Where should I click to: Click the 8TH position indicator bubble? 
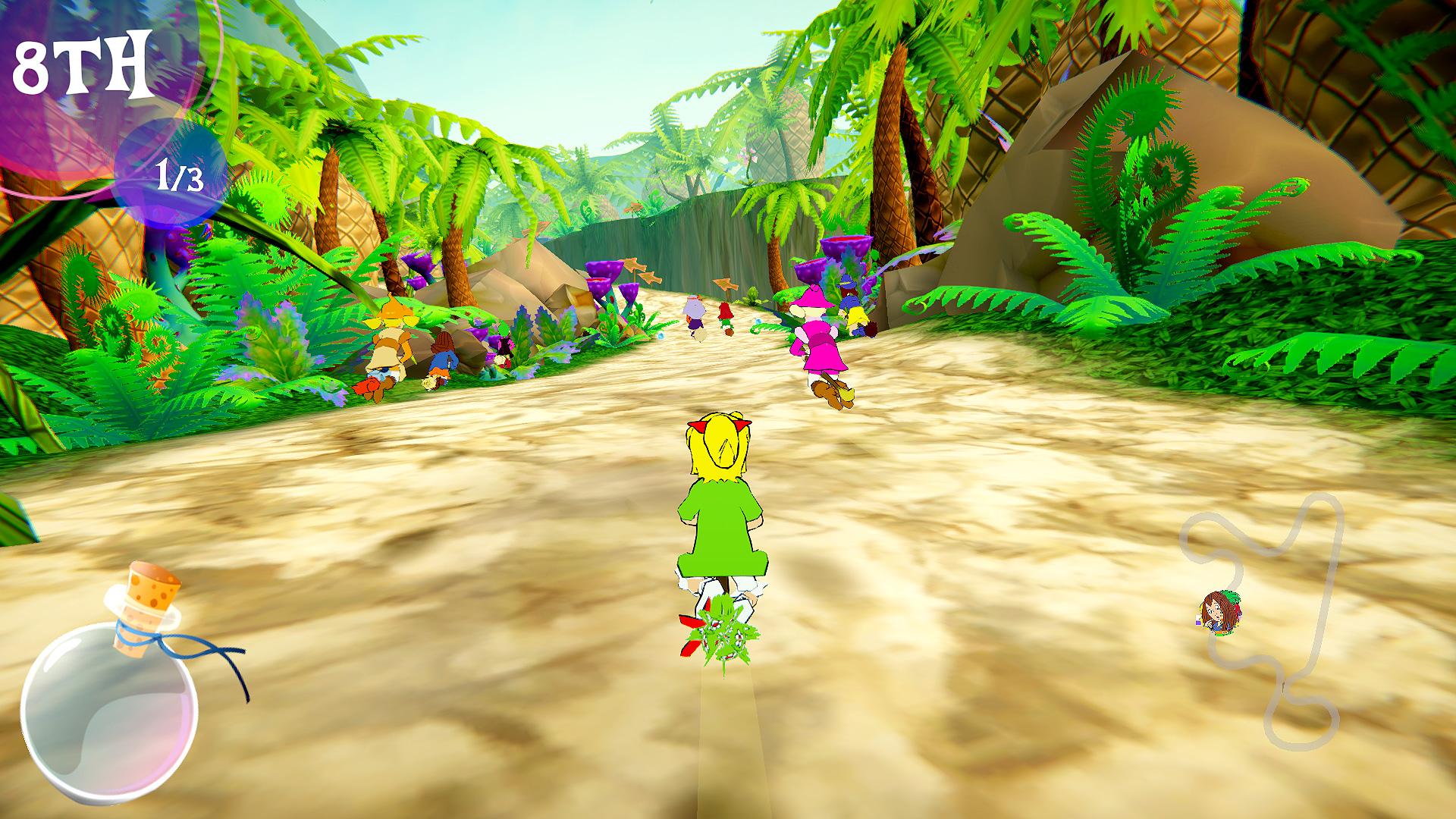(83, 64)
